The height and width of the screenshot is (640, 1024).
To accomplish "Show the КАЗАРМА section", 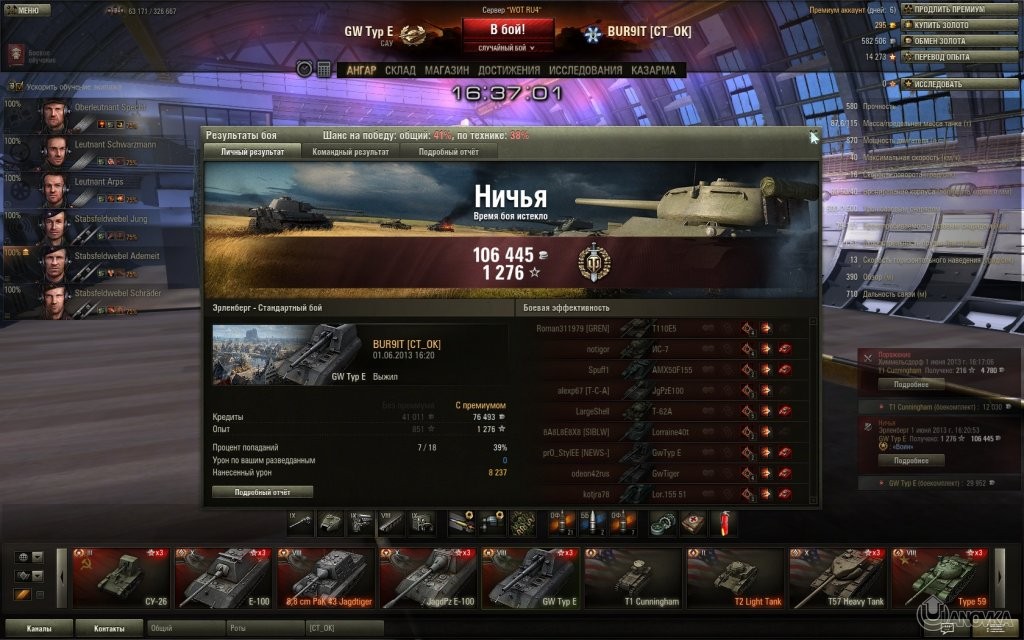I will (x=652, y=70).
